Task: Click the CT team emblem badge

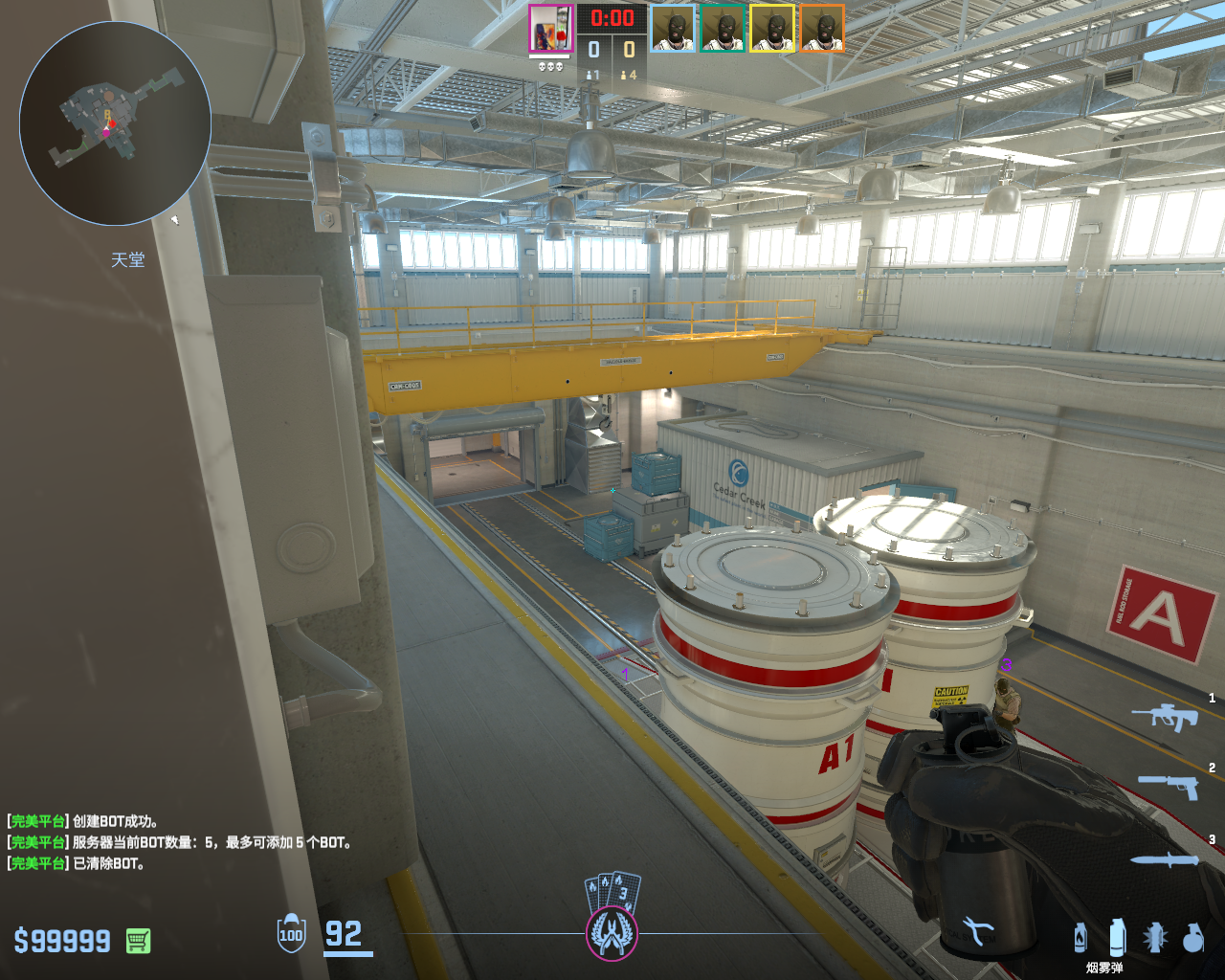Action: click(x=612, y=933)
